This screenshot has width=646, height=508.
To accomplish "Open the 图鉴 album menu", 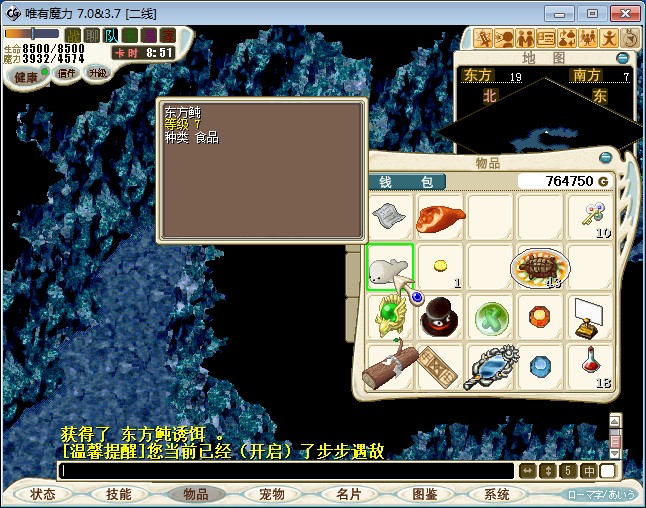I will [424, 494].
